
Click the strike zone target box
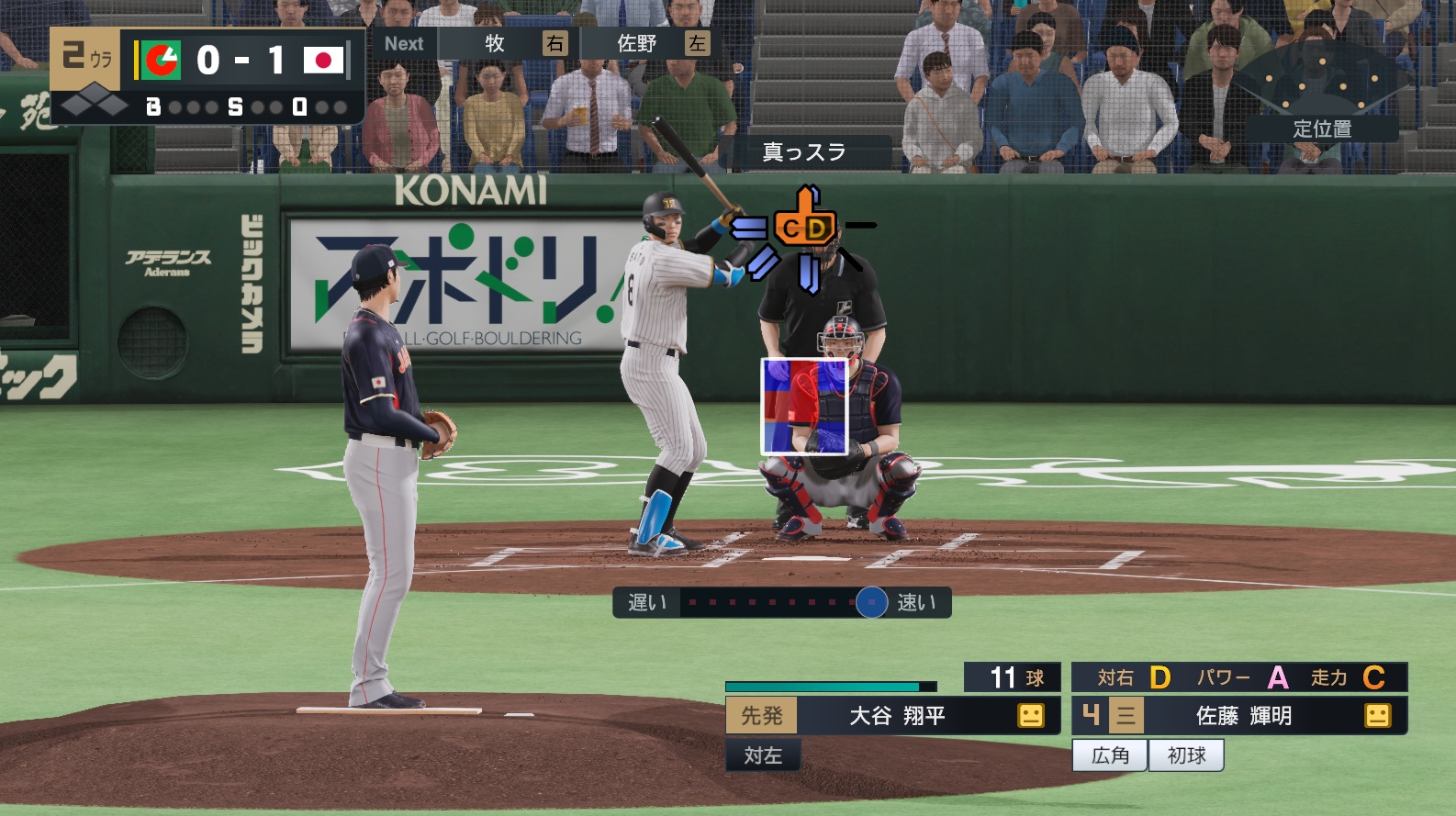click(804, 406)
